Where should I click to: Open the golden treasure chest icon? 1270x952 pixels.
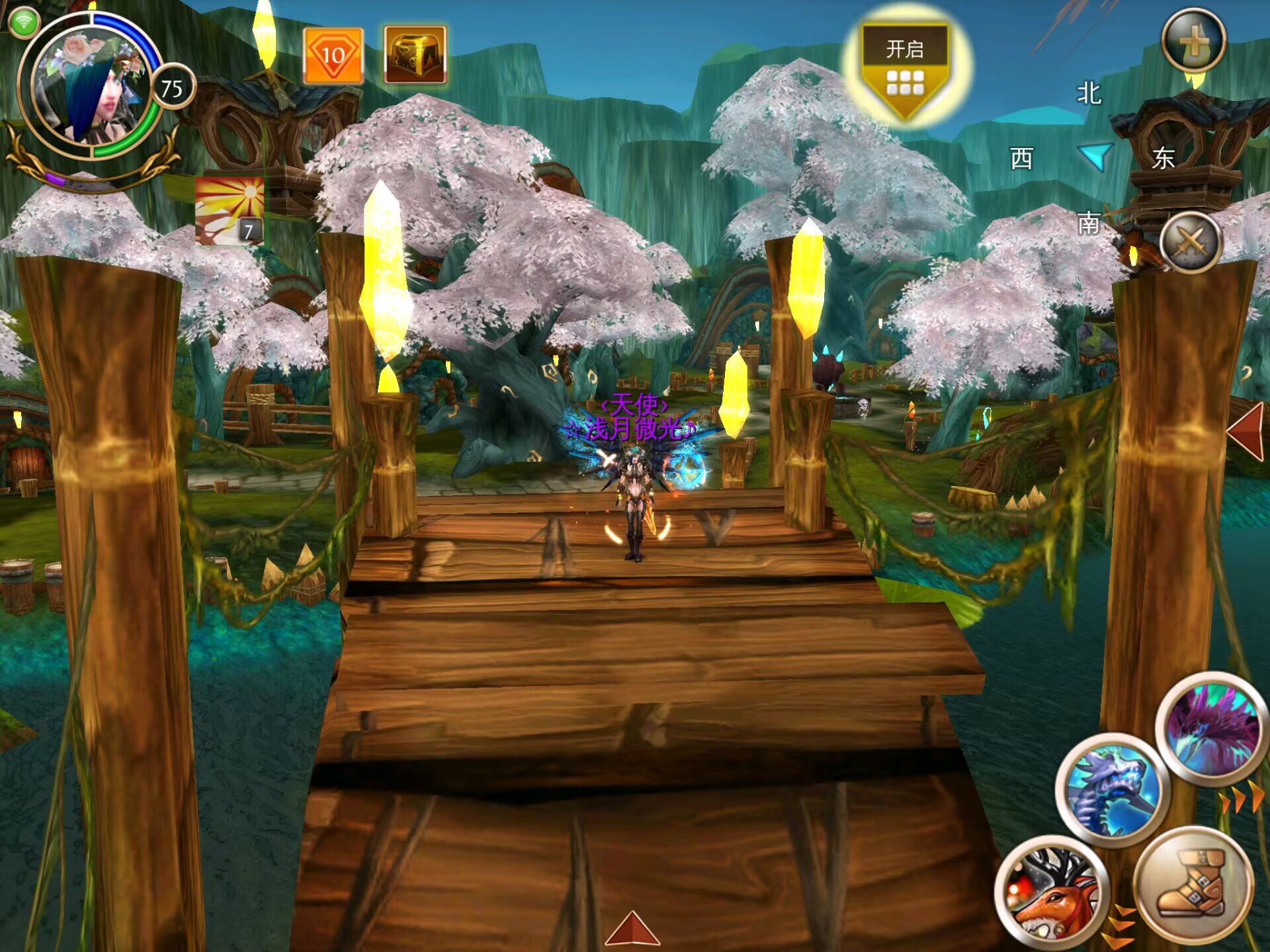[x=415, y=56]
